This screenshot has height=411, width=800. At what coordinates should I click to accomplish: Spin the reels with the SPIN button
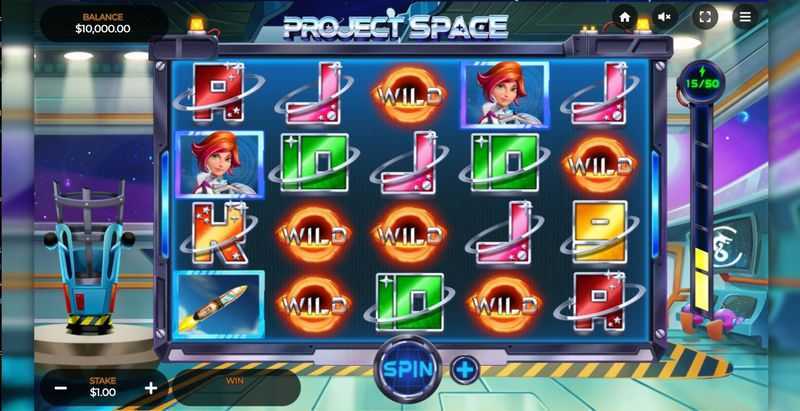click(x=408, y=367)
